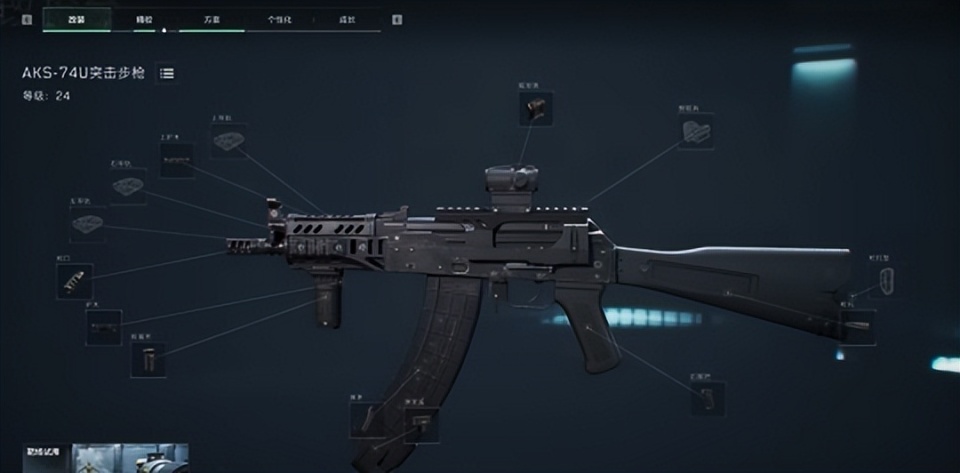Choose the lower handguard slot

[103, 327]
